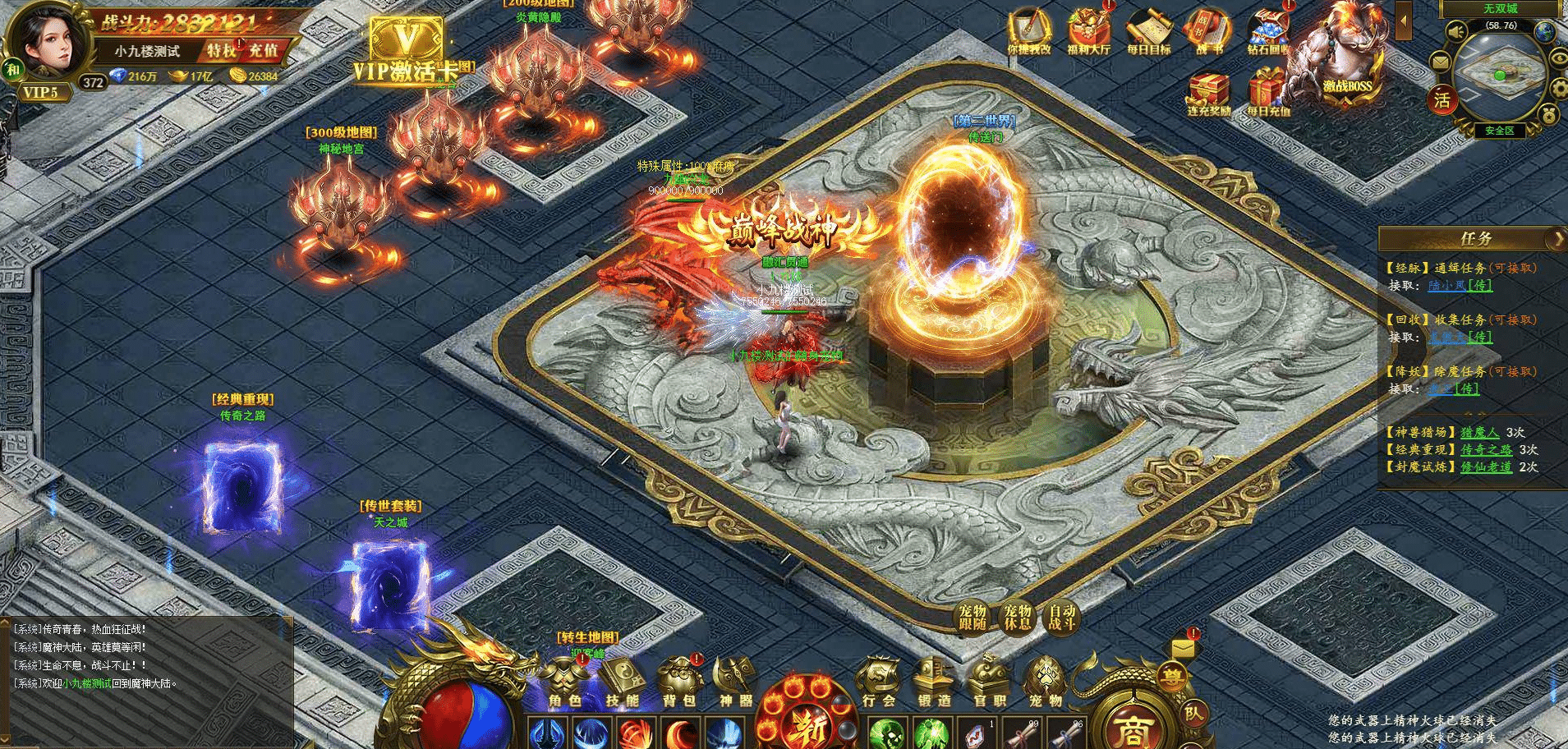Open the 钻石回收 diamond chest icon
This screenshot has height=749, width=1568.
click(1267, 31)
